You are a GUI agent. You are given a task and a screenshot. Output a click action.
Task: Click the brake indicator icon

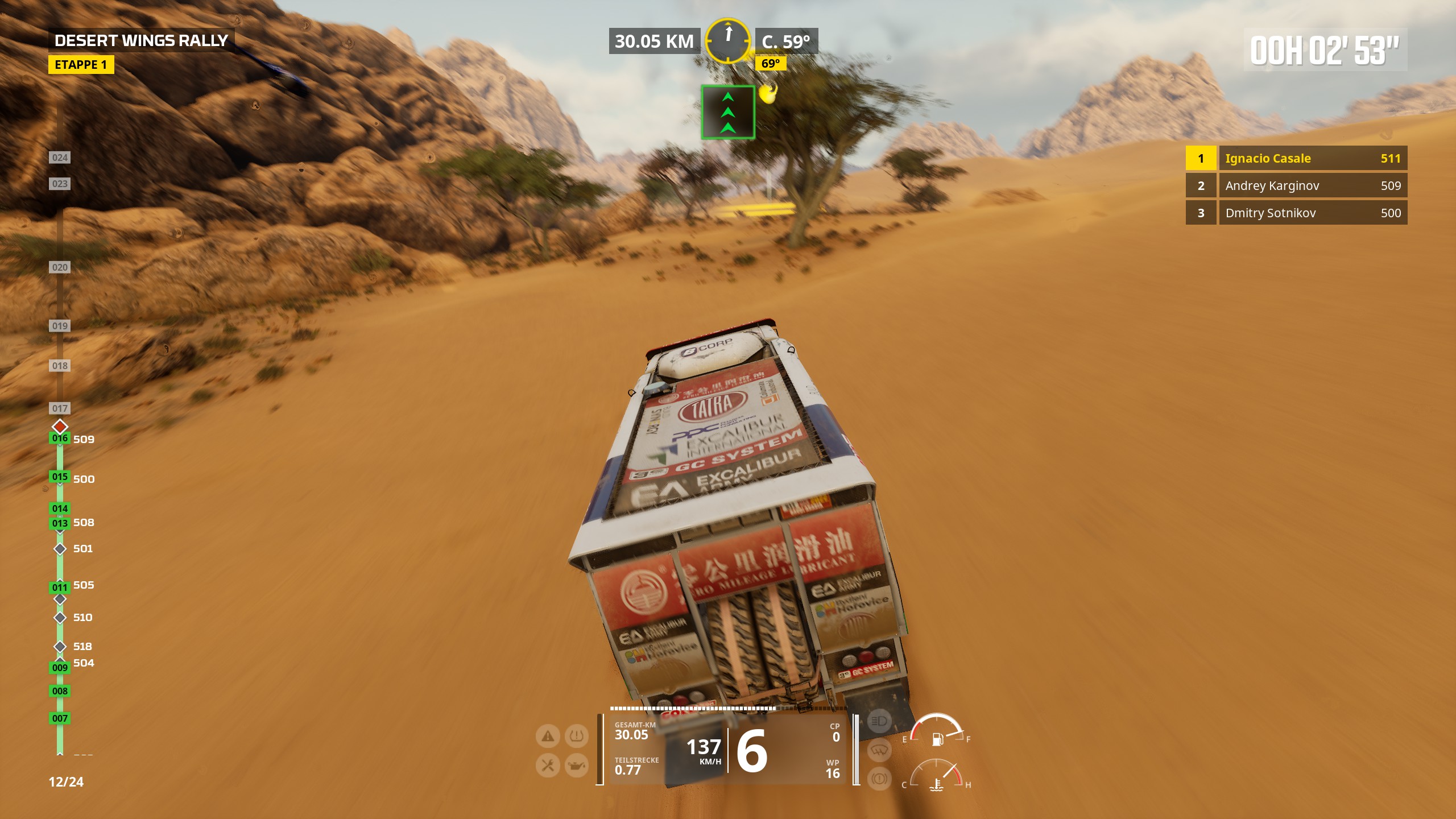tap(879, 778)
